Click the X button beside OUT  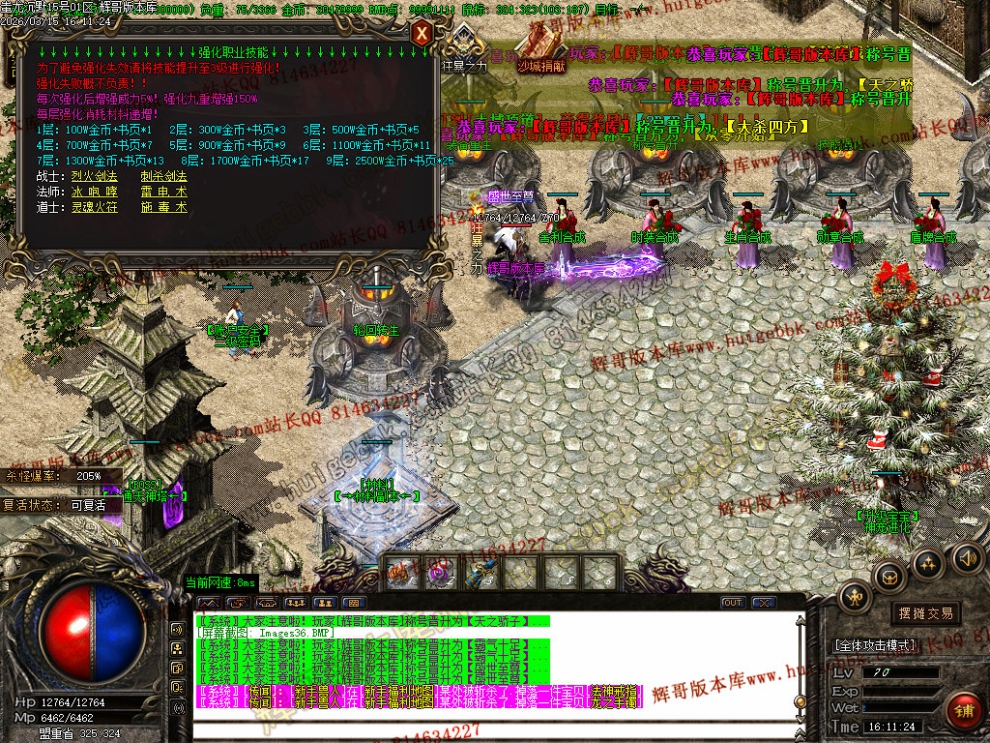764,603
